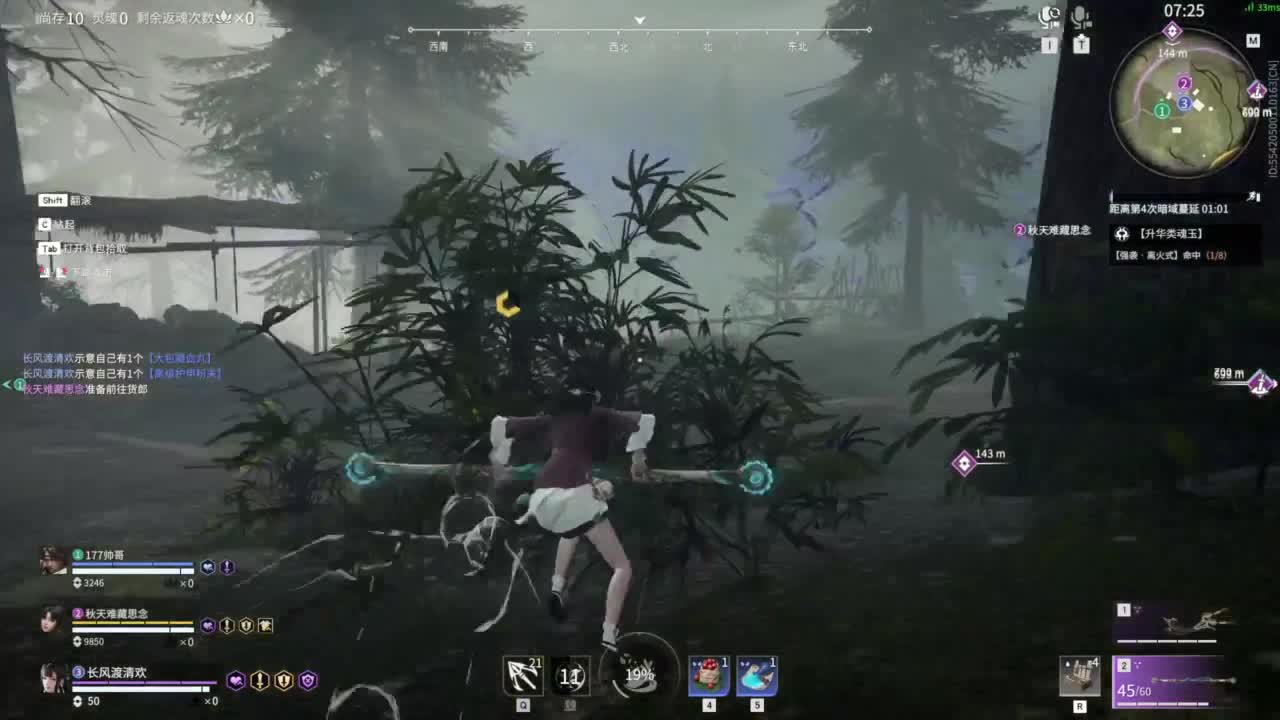Expand the I information panel indicator
This screenshot has height=720, width=1280.
tap(1050, 45)
